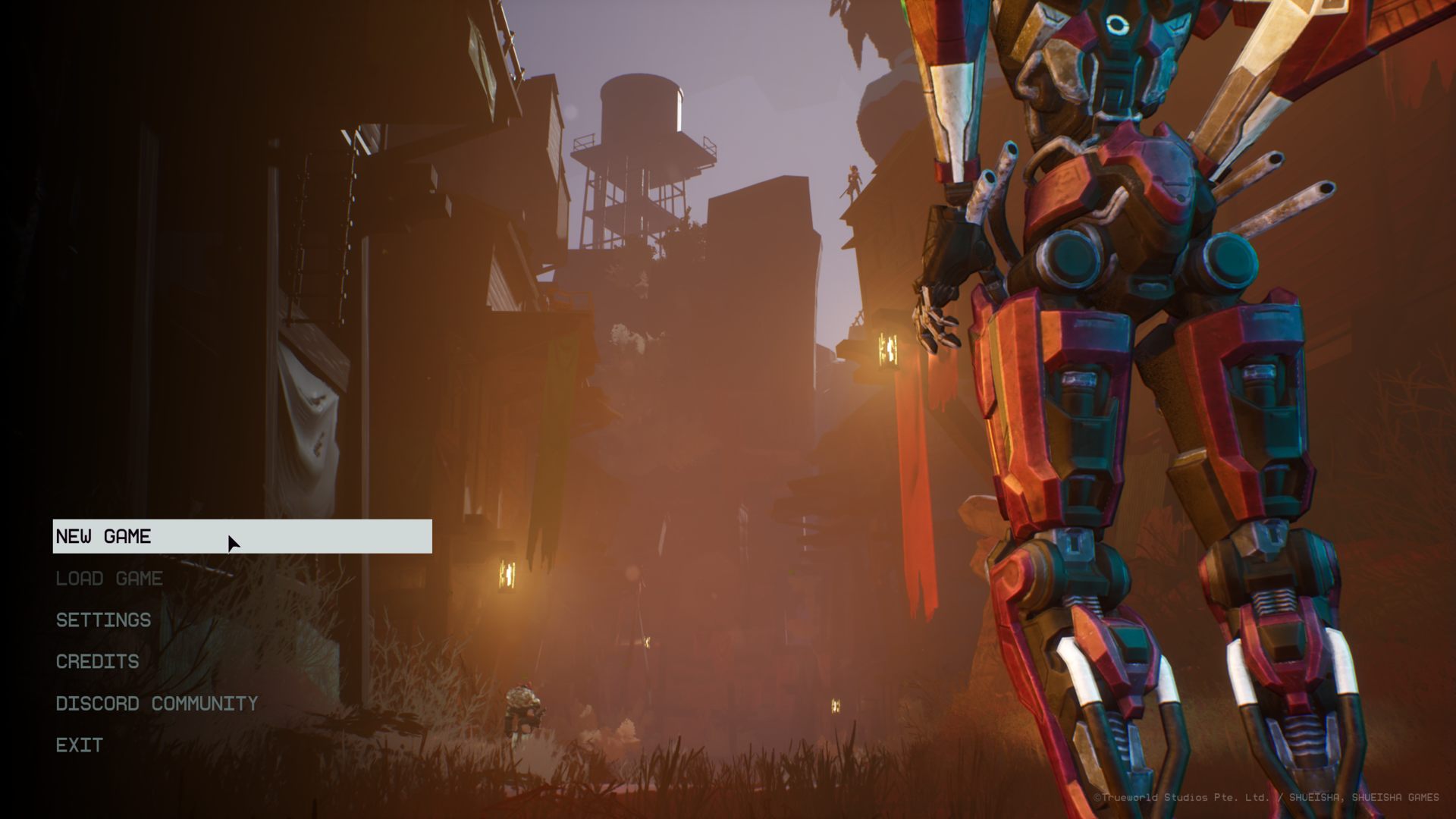Start a New Game
The width and height of the screenshot is (1456, 819).
click(104, 537)
